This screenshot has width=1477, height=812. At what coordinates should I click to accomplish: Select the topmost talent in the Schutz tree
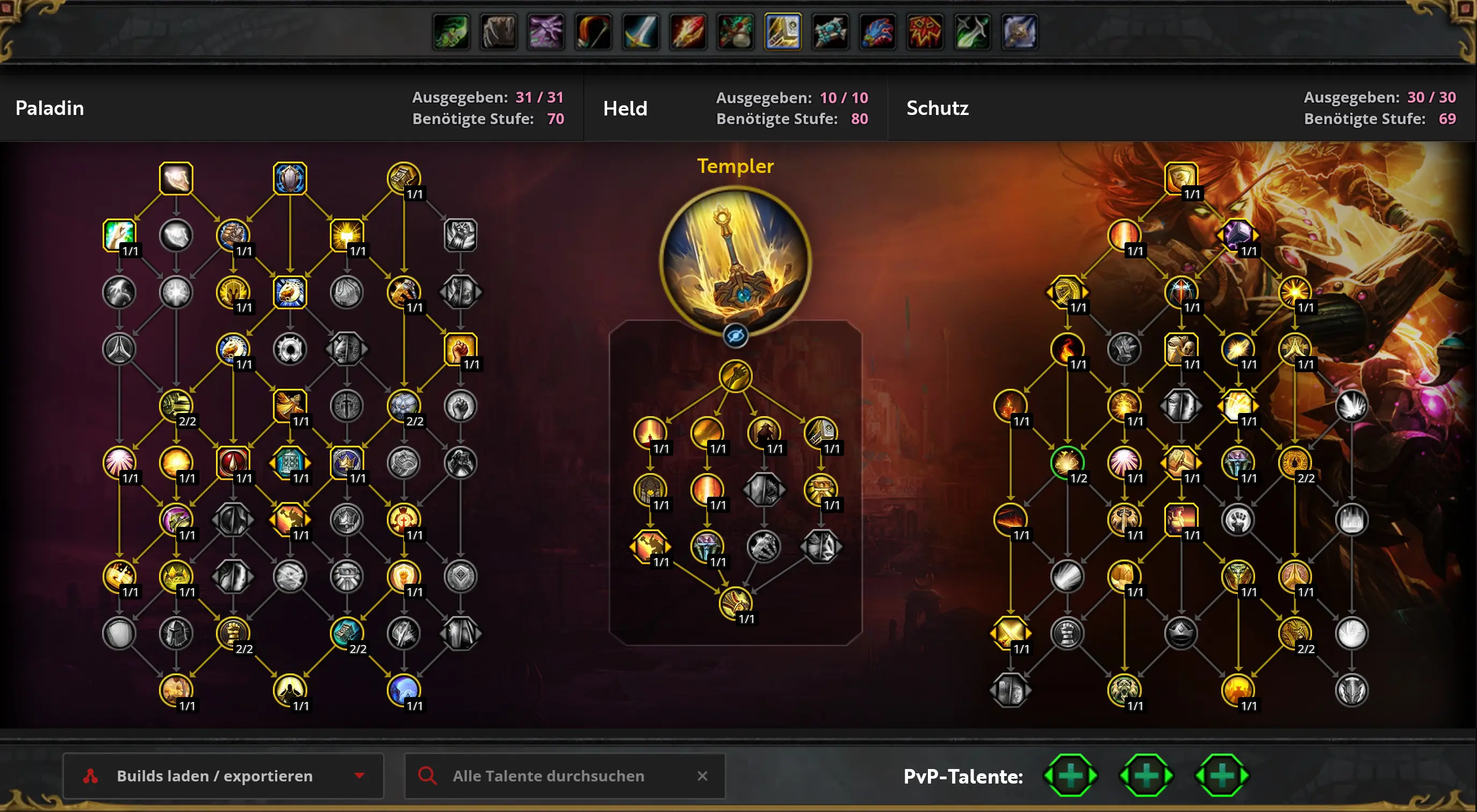(x=1180, y=178)
